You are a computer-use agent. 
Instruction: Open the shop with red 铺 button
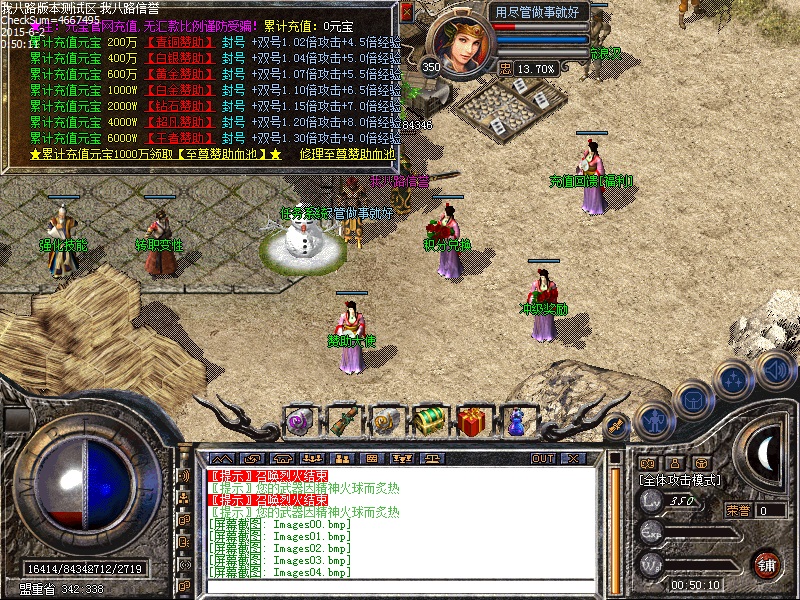coord(767,564)
